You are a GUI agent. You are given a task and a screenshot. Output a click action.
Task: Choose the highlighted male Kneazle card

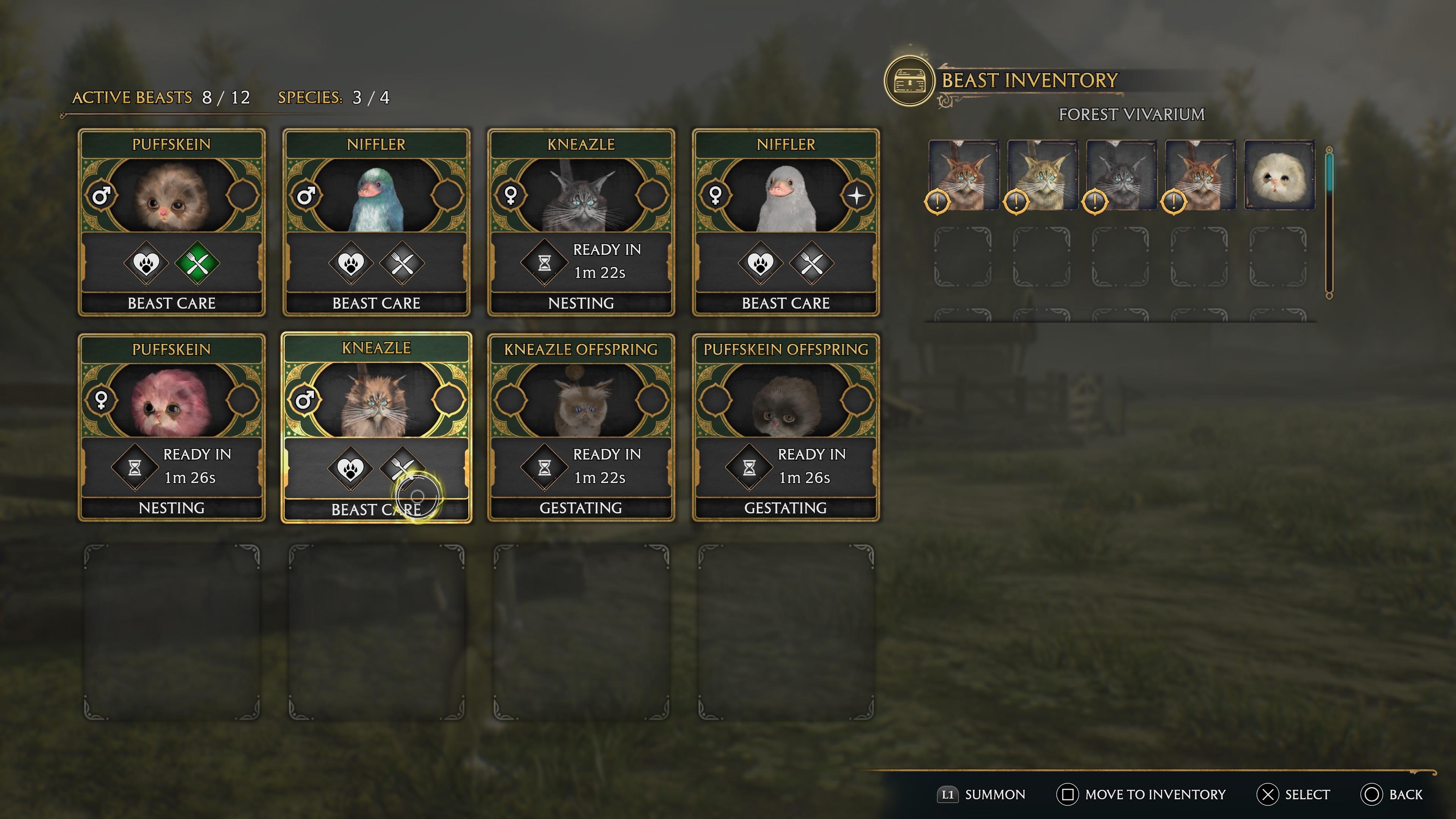376,400
